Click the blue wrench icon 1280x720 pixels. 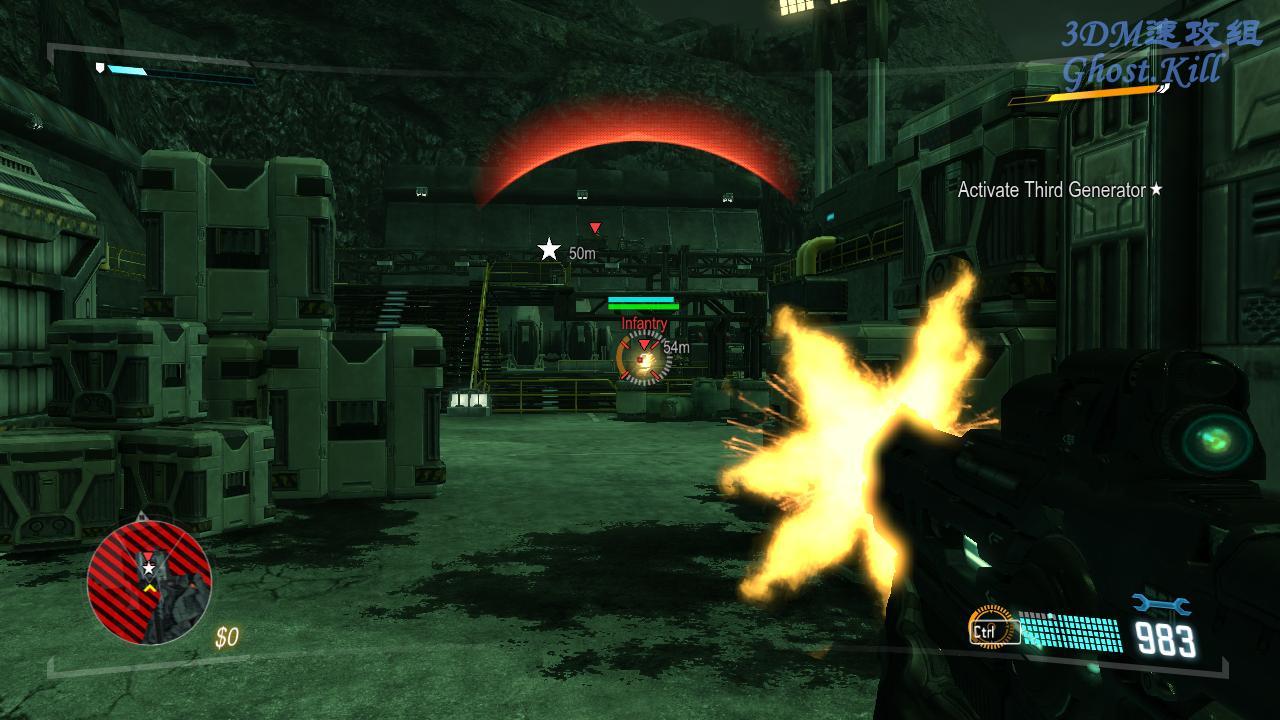(x=1161, y=604)
